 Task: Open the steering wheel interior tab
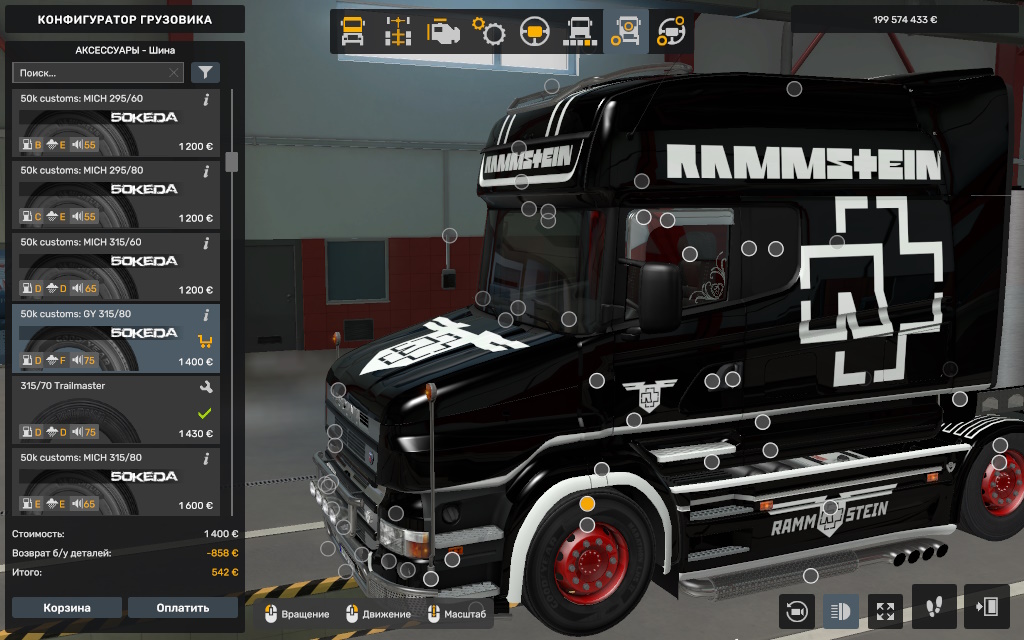535,32
